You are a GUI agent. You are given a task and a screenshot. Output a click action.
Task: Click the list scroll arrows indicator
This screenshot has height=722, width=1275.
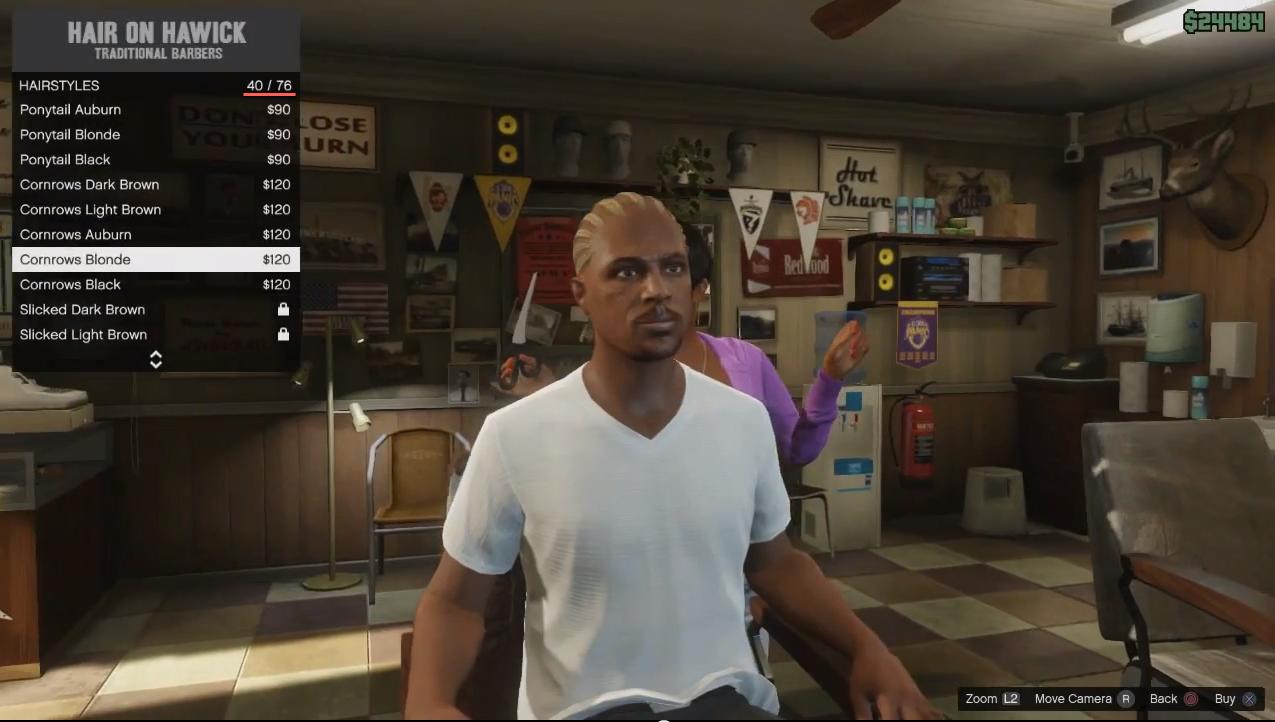(156, 359)
